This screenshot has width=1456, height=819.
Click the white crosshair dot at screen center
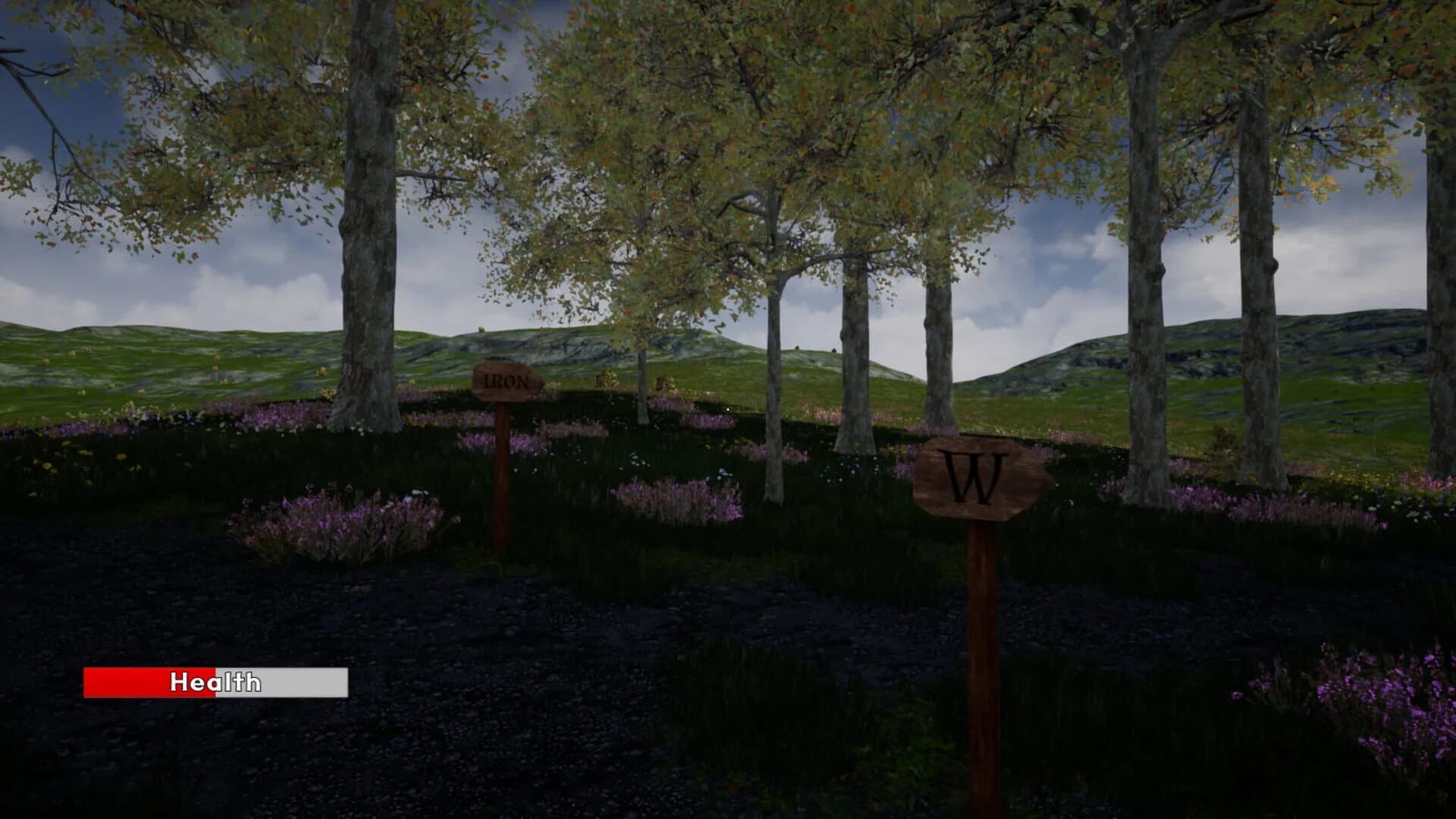point(728,409)
